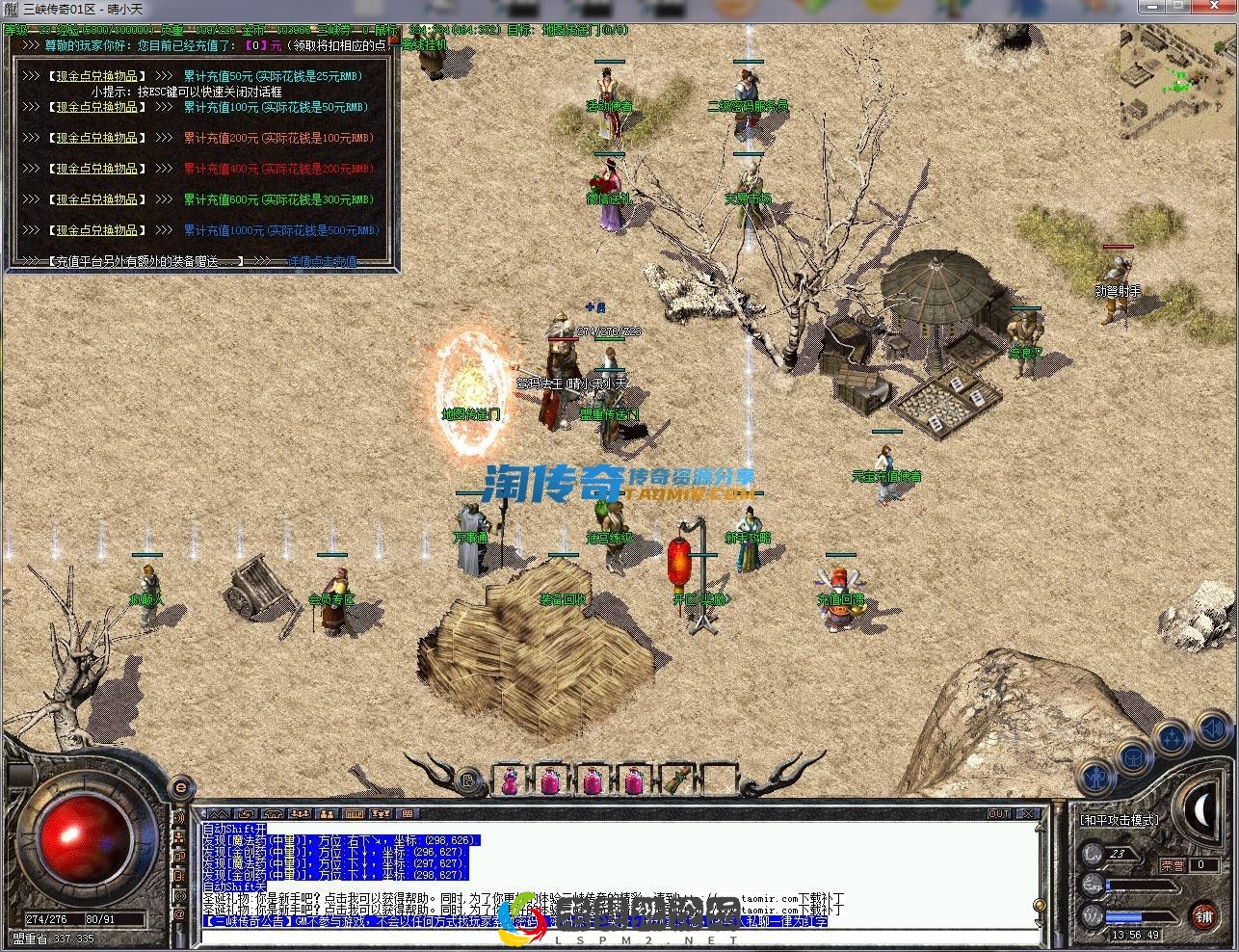
Task: Click the 累计充值50元 recharge option
Action: tap(273, 76)
